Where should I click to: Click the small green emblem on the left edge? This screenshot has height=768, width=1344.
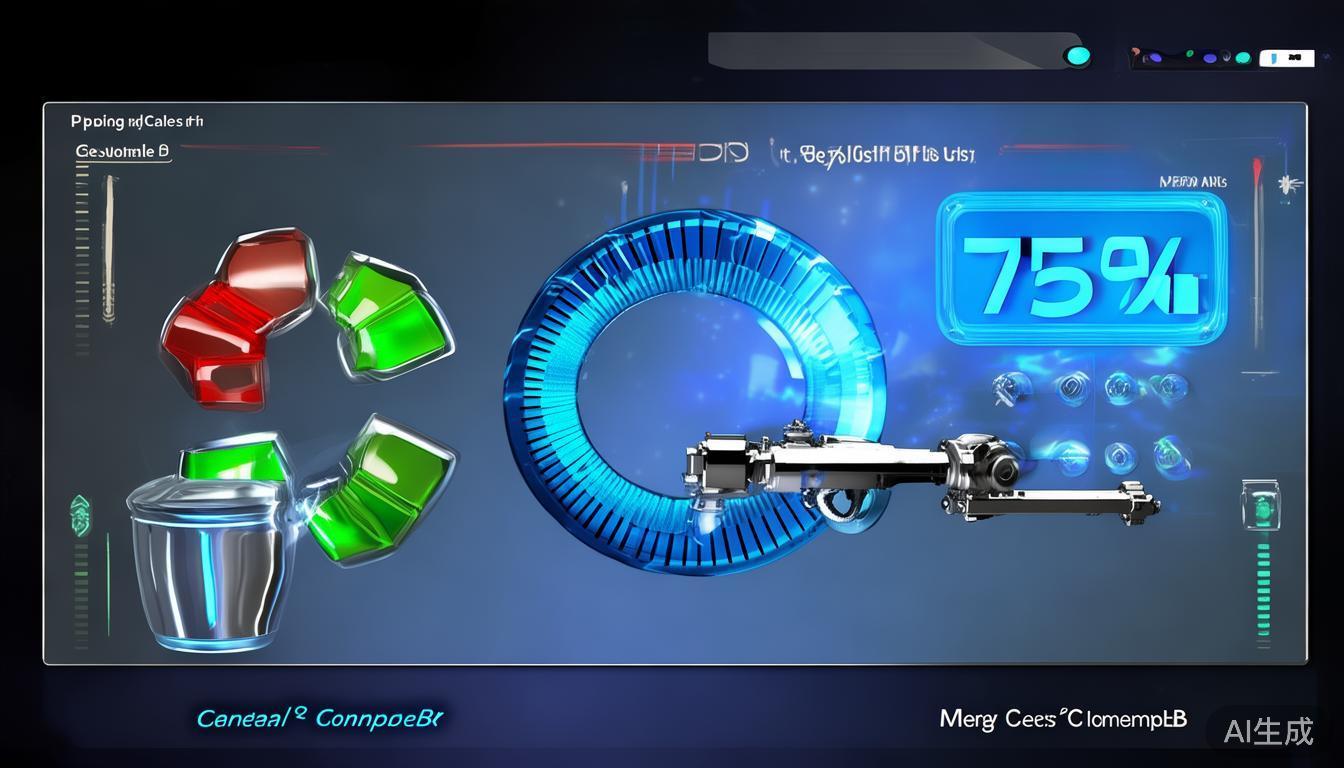coord(80,515)
